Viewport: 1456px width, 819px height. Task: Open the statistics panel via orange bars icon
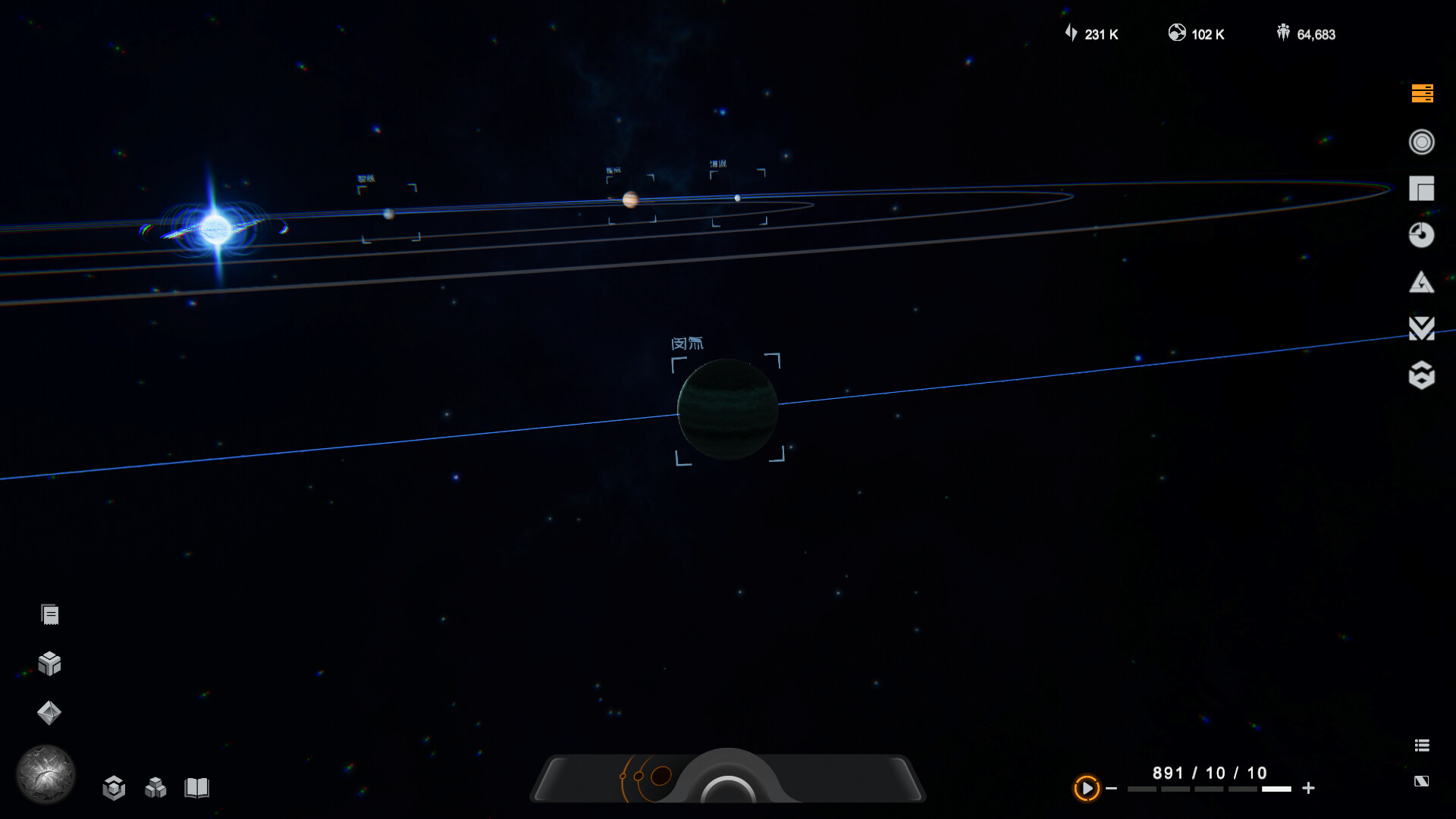click(x=1422, y=94)
